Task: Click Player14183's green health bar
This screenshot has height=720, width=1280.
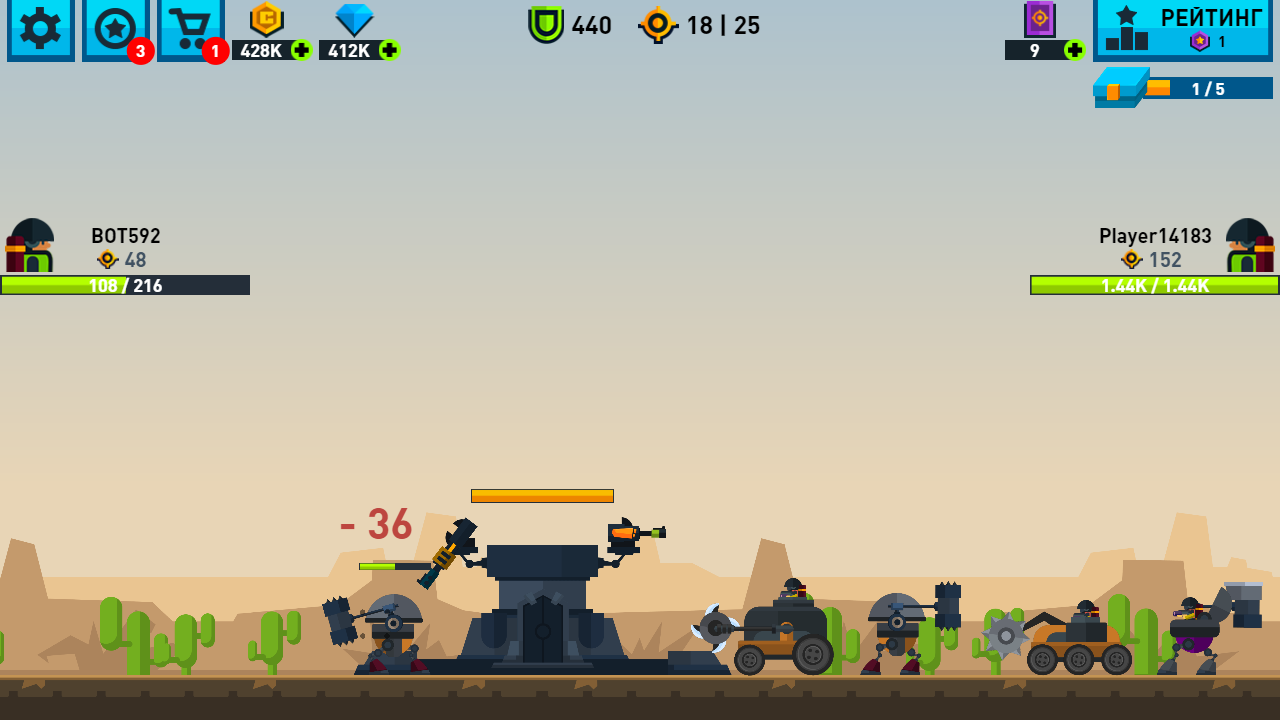Action: 1153,285
